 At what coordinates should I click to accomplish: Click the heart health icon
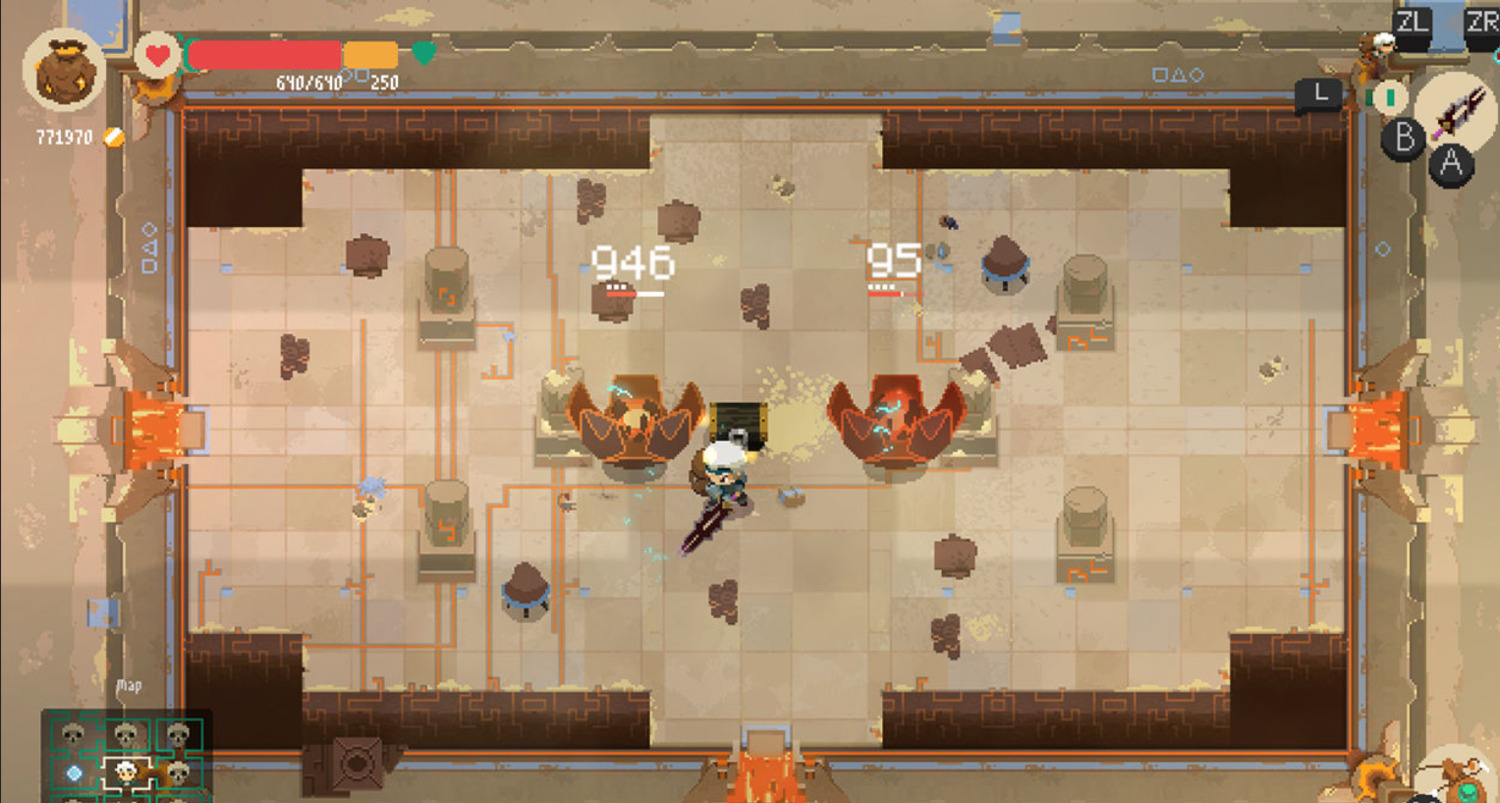156,54
